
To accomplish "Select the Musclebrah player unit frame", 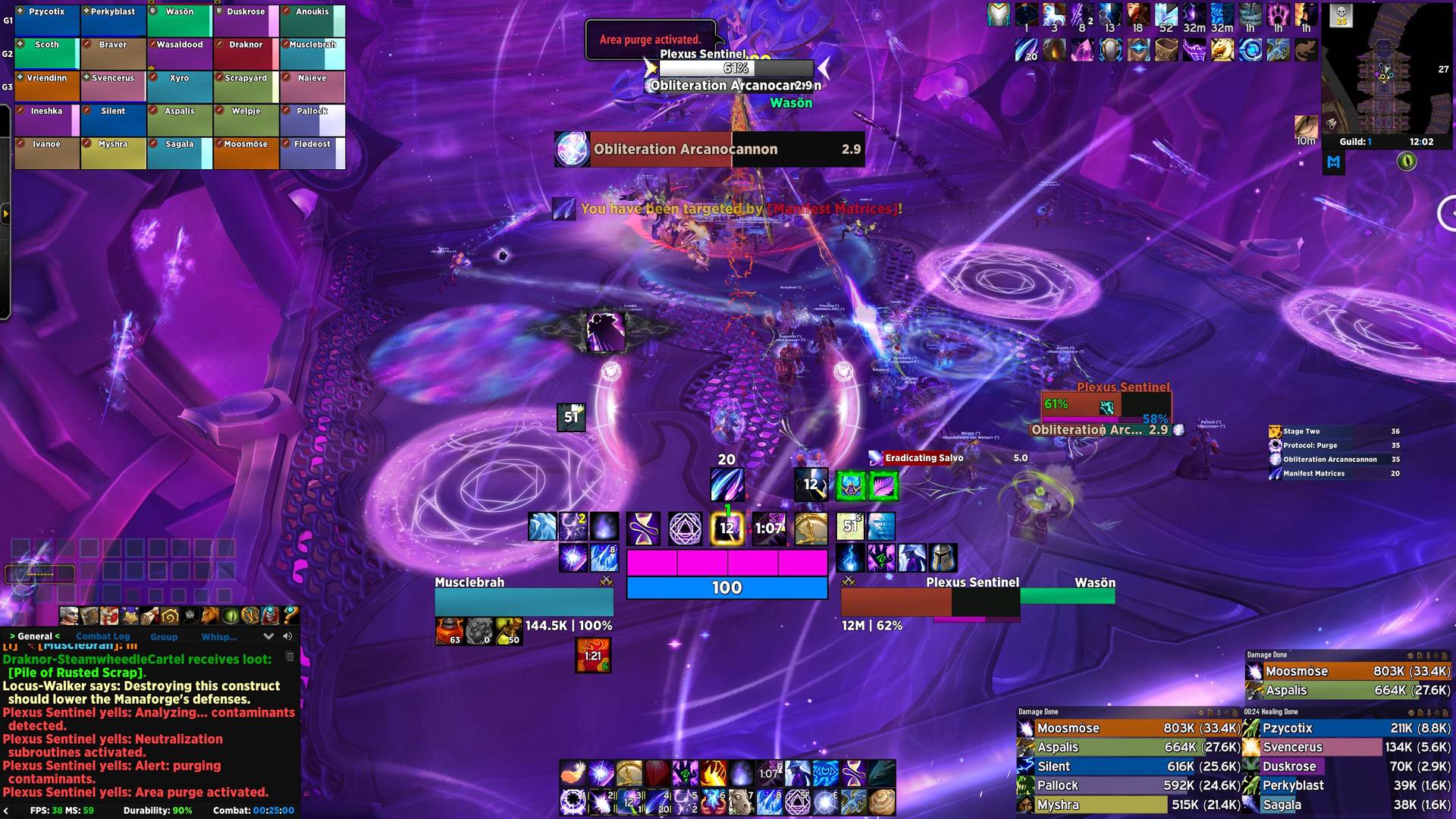I will pyautogui.click(x=523, y=602).
